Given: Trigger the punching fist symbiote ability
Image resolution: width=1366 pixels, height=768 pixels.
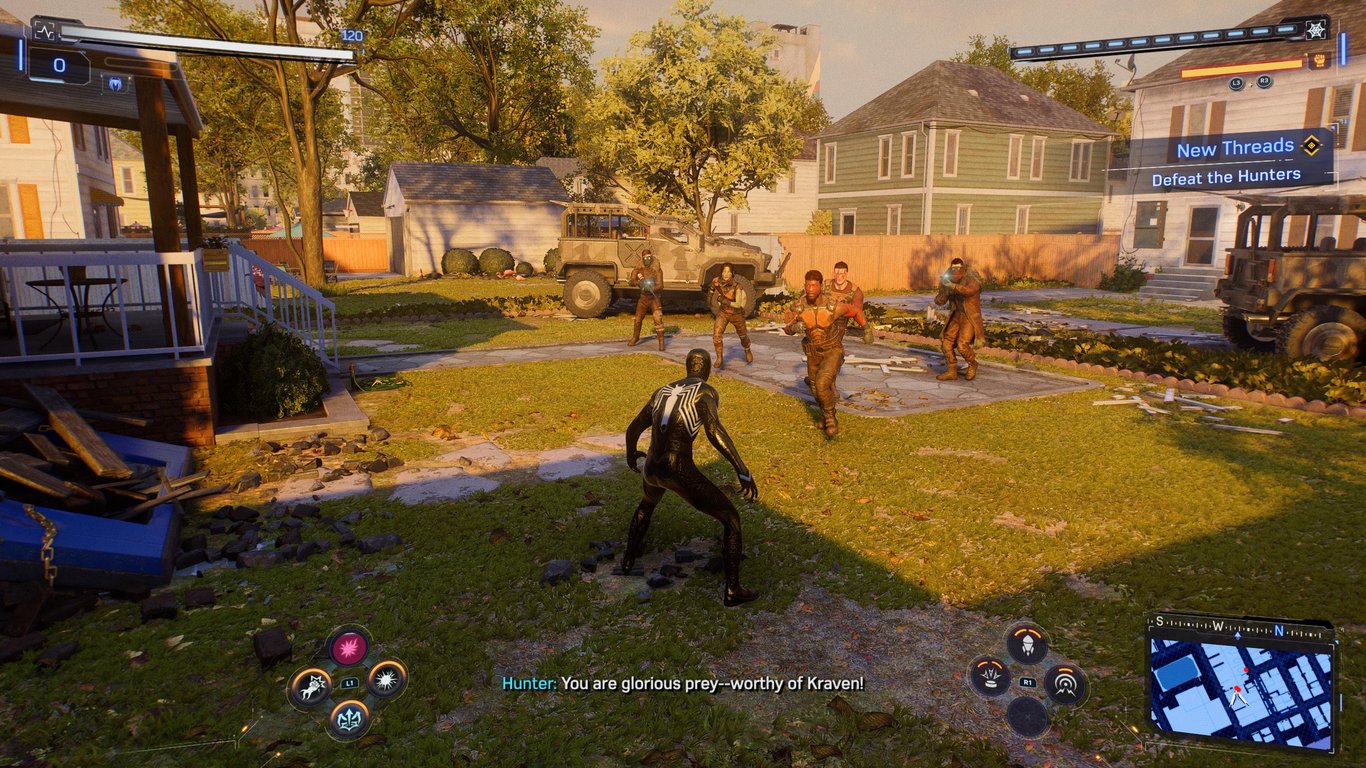Looking at the screenshot, I should click(310, 686).
